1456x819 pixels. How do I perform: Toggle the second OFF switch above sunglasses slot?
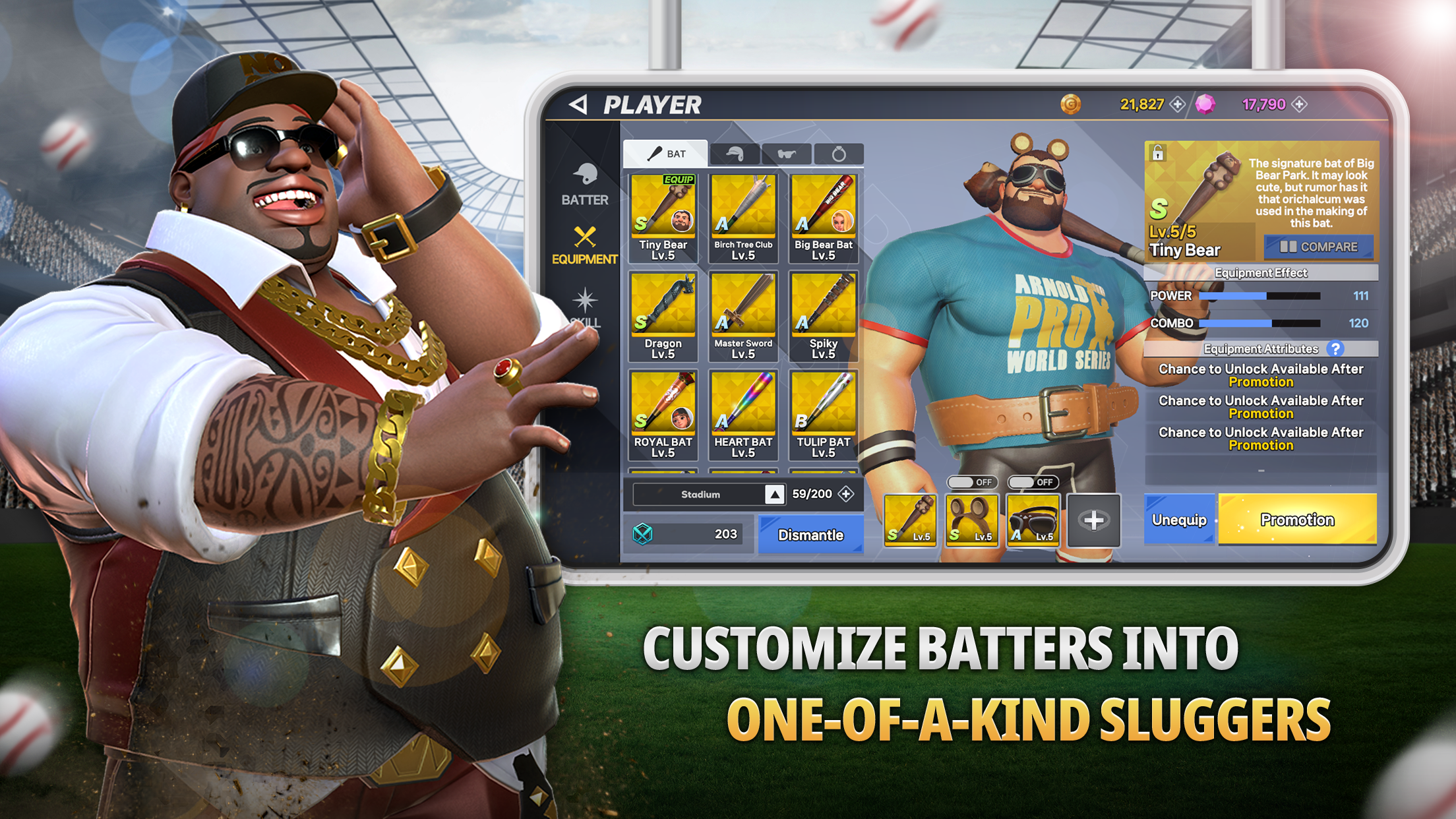(1034, 482)
